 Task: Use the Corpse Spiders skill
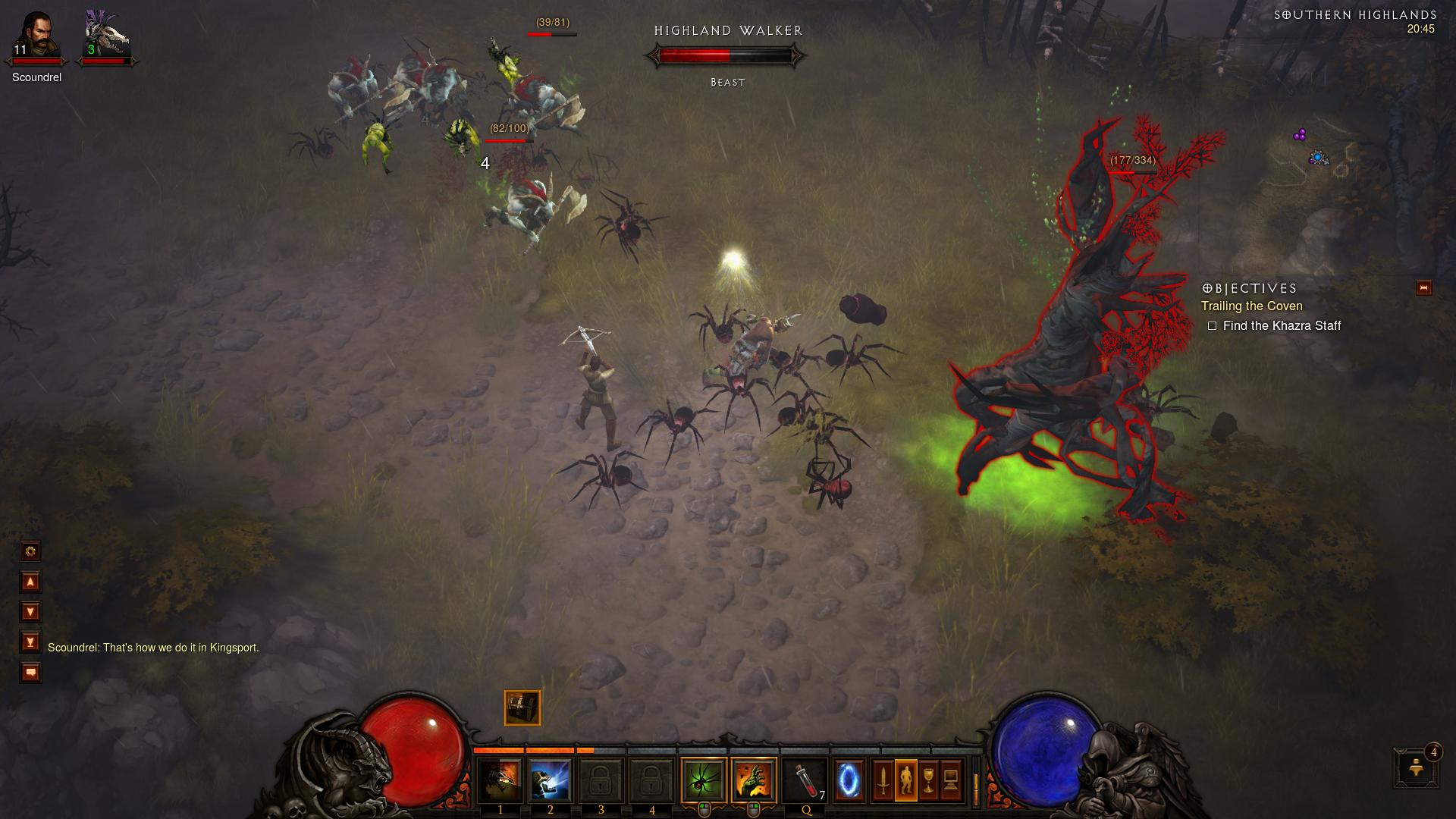704,780
